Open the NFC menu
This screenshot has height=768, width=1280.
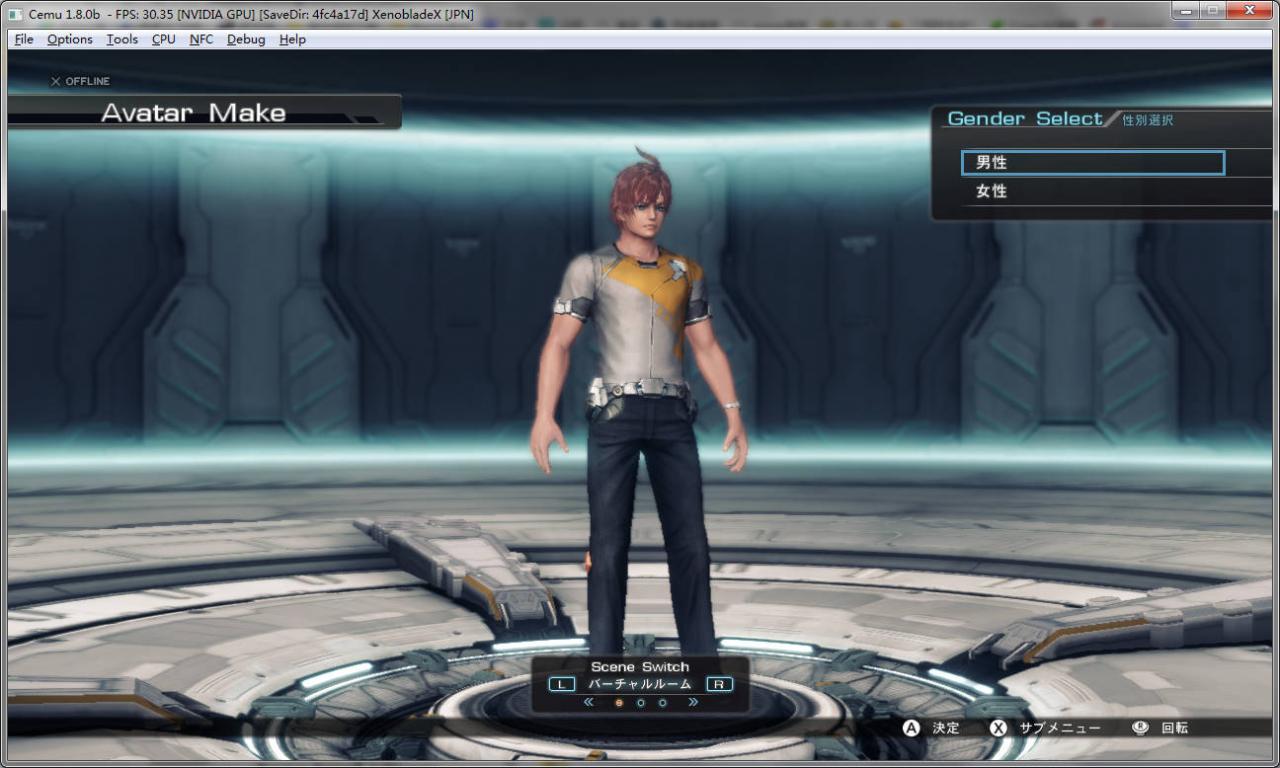coord(201,39)
